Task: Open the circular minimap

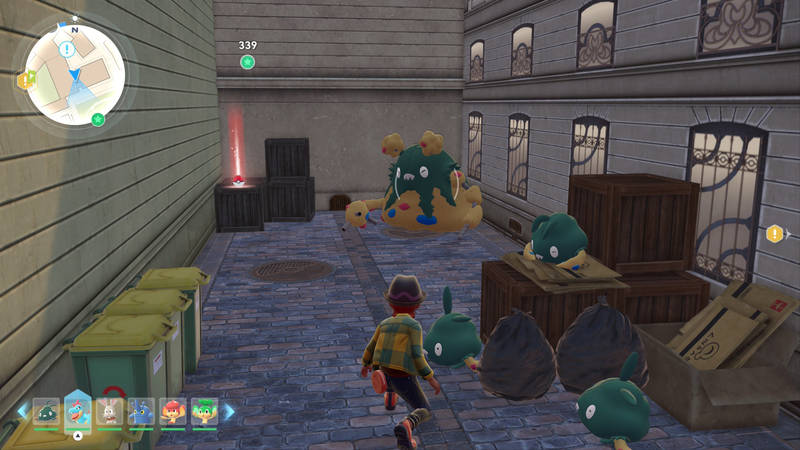Action: point(75,75)
